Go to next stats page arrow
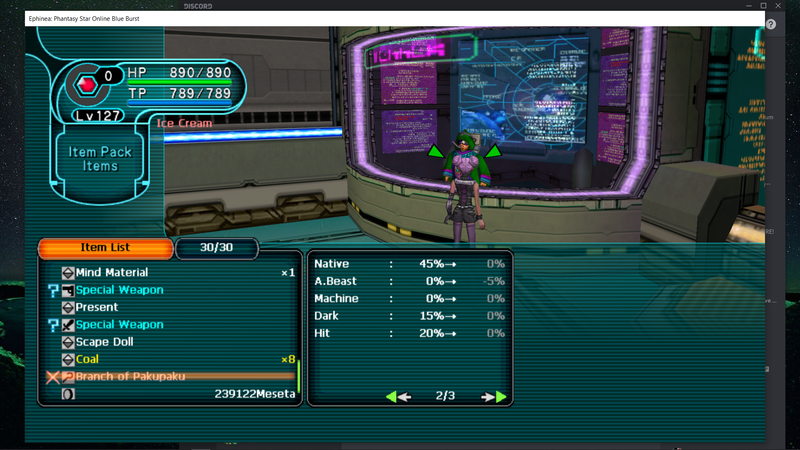This screenshot has height=450, width=800. coord(494,397)
